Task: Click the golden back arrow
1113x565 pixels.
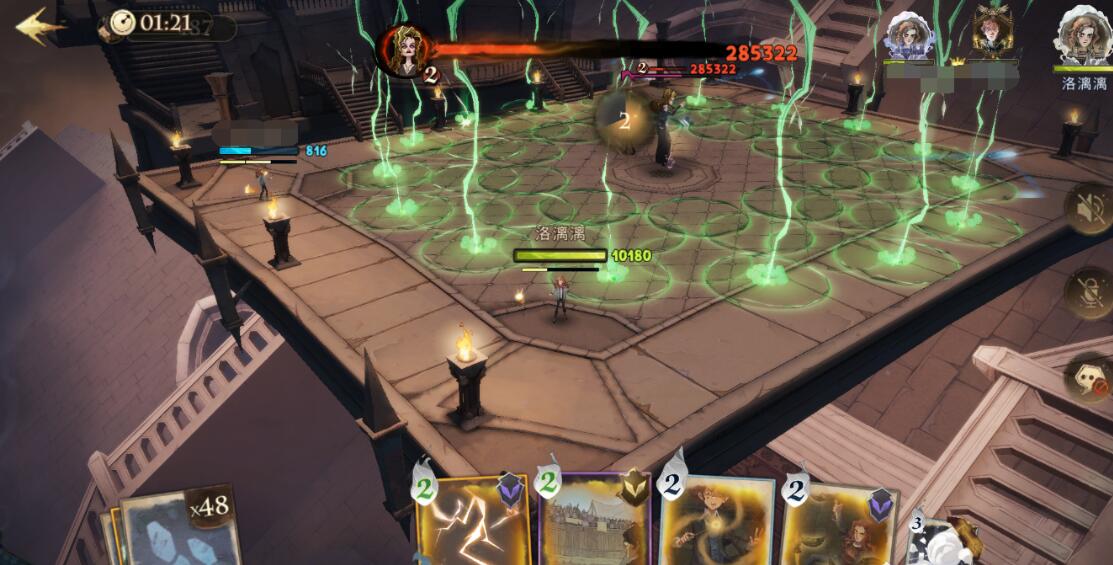Action: pos(38,26)
